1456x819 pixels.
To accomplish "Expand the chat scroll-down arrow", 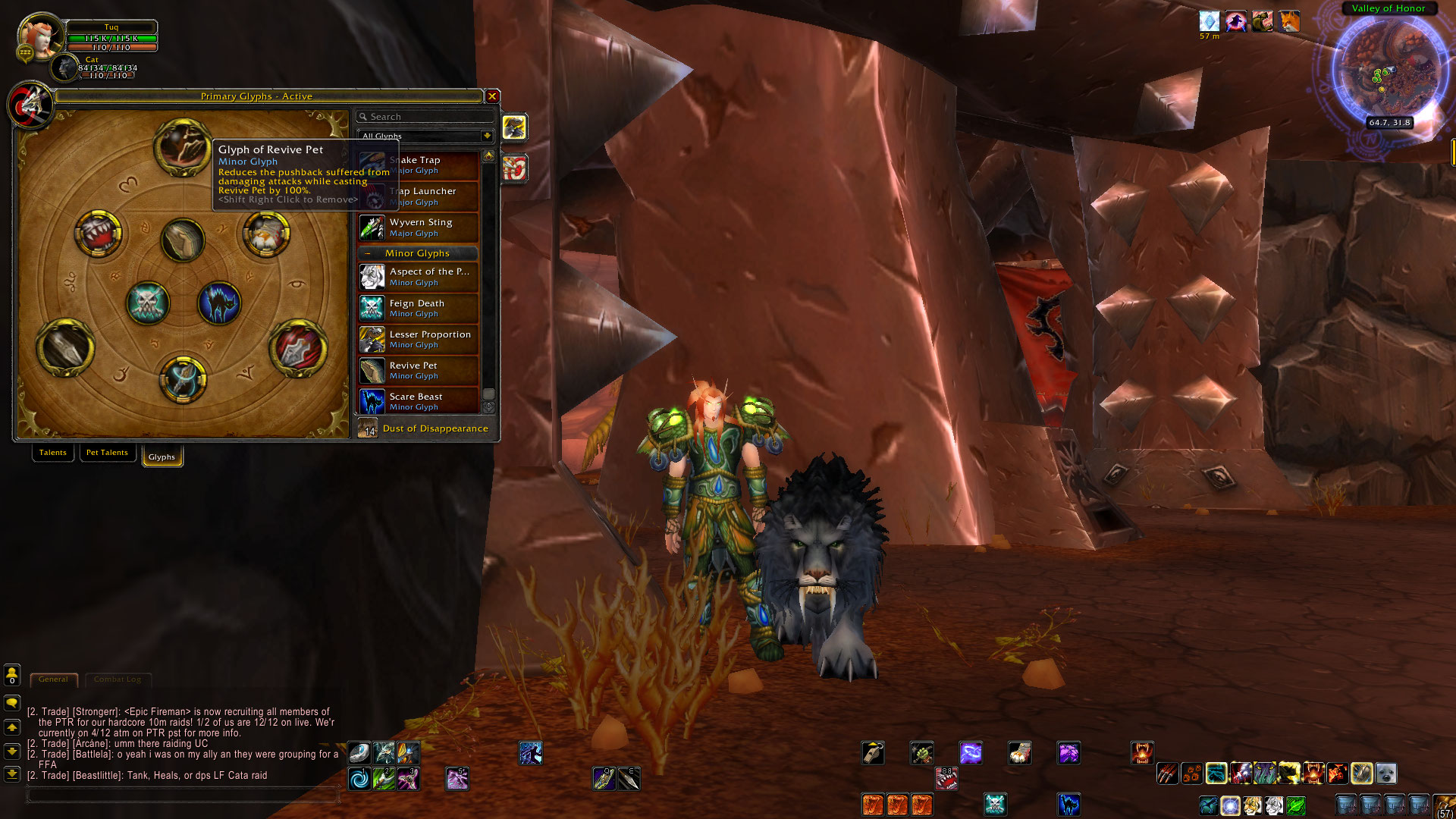I will tap(11, 752).
